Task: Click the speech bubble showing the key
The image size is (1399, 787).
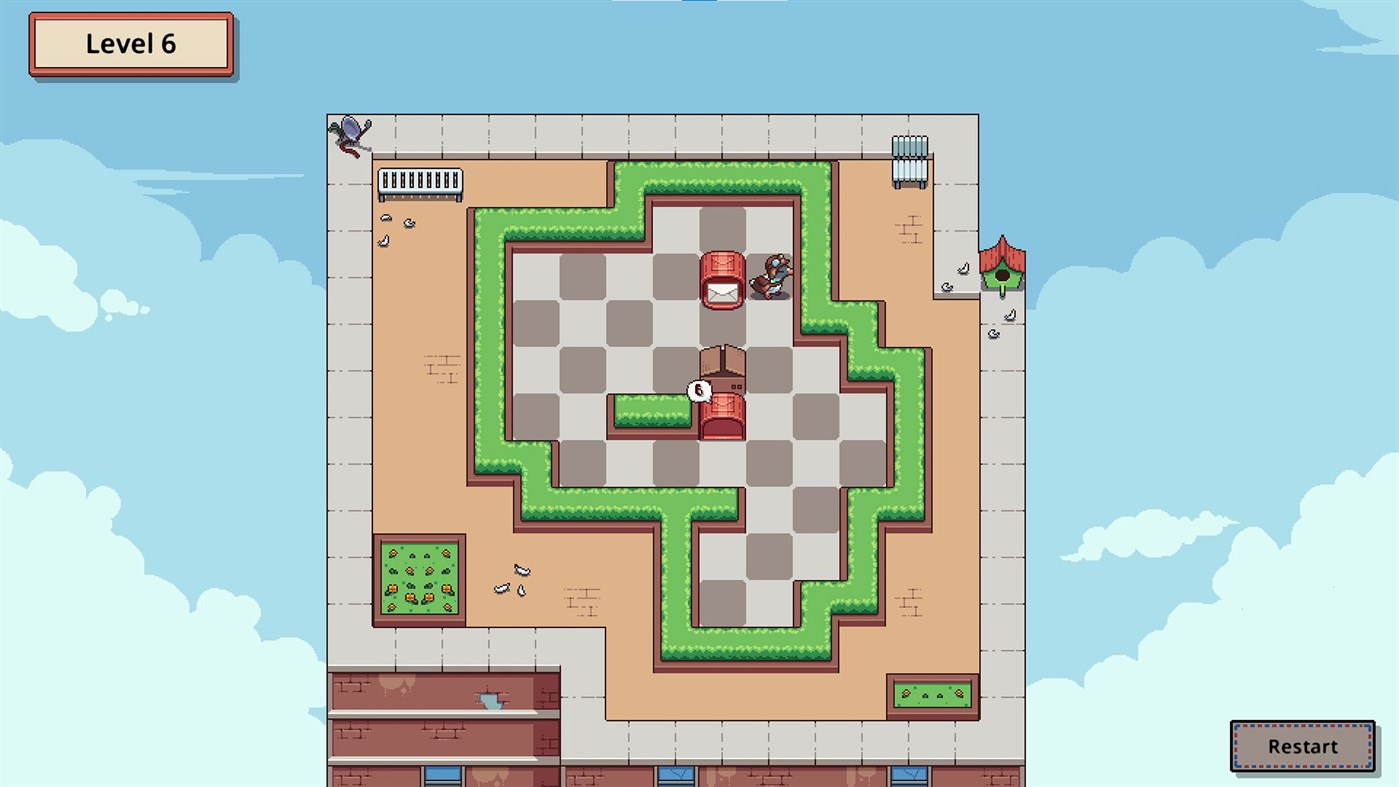Action: 697,390
